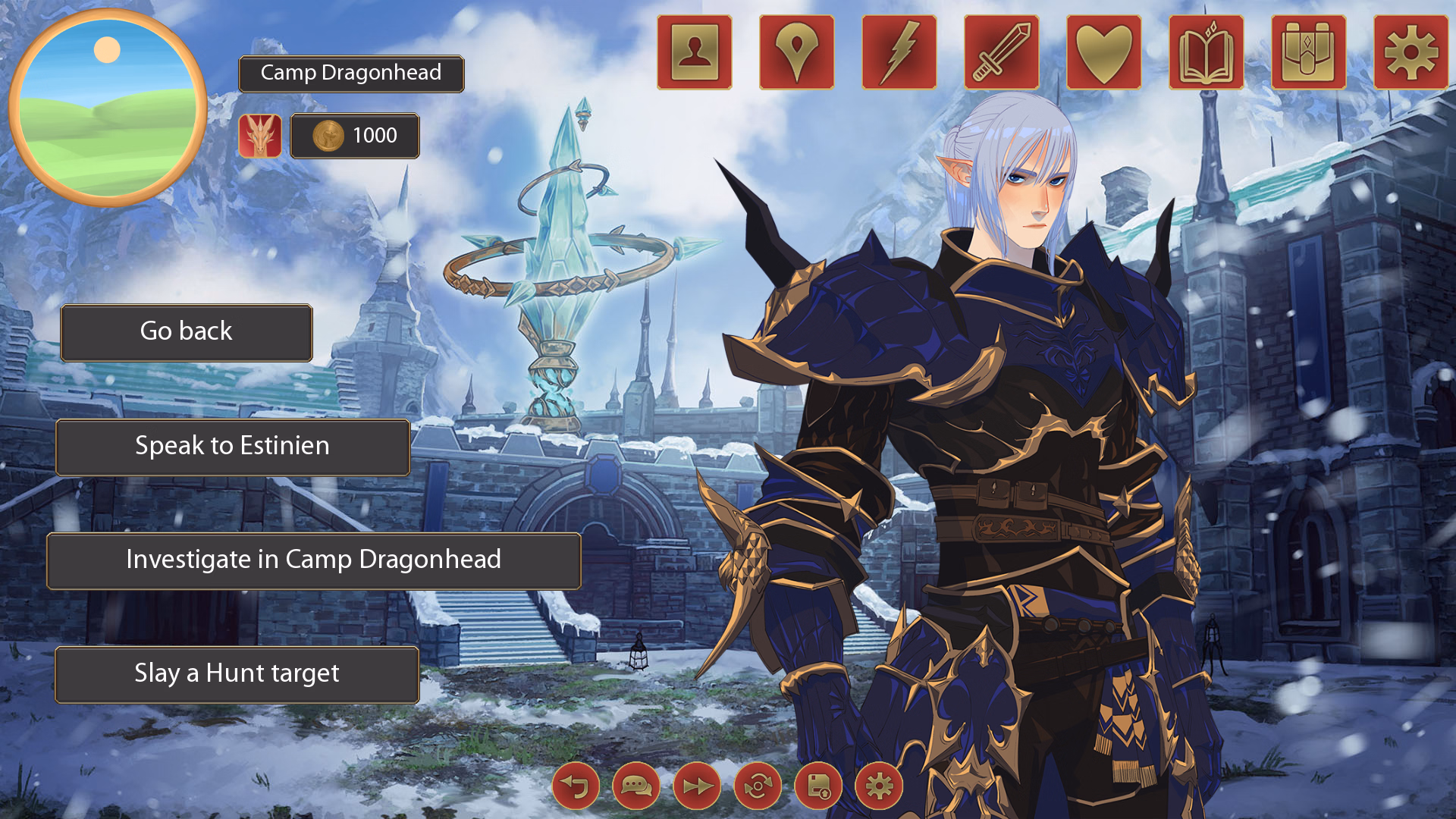
Task: Open the sword icon menu
Action: [1001, 52]
